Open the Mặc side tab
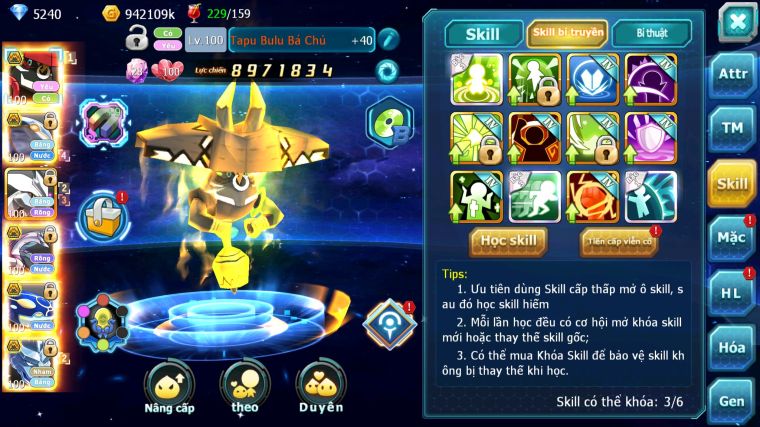The width and height of the screenshot is (760, 427). click(x=732, y=238)
